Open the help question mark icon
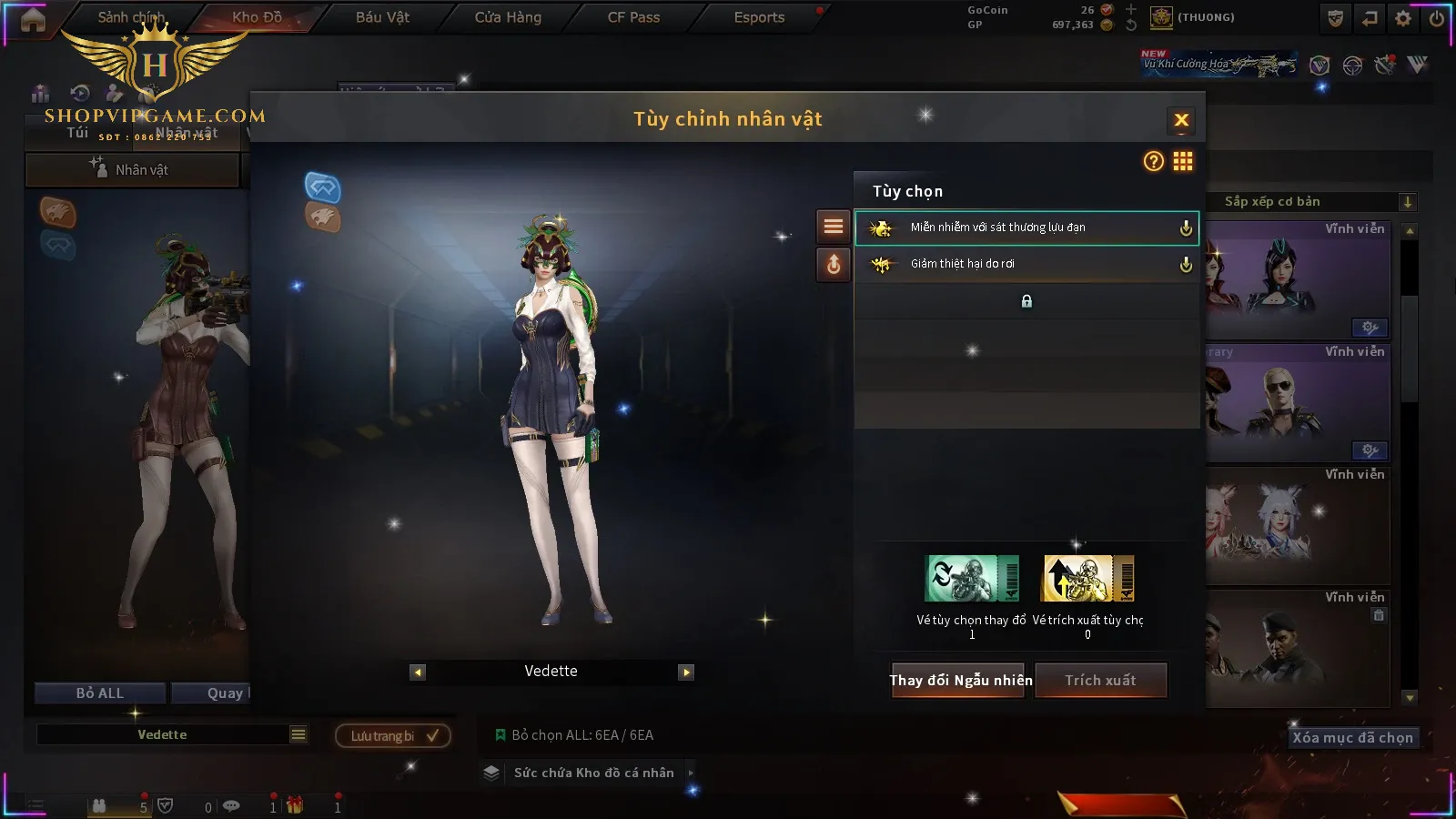This screenshot has height=819, width=1456. click(1153, 162)
